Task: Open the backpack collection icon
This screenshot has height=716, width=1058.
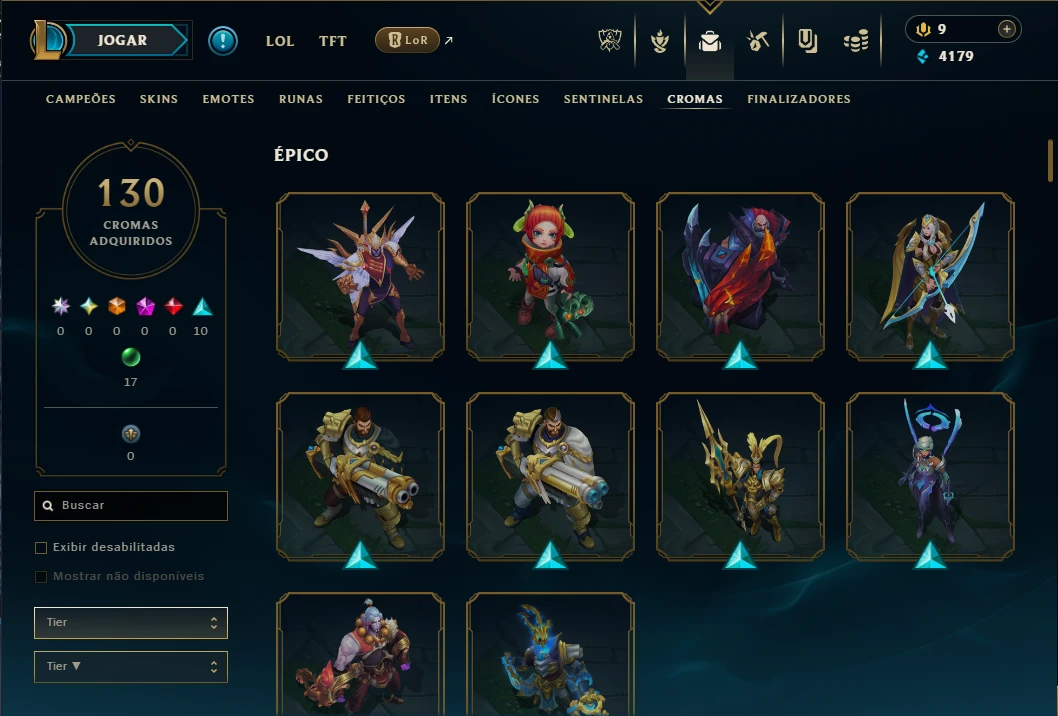Action: pos(710,41)
